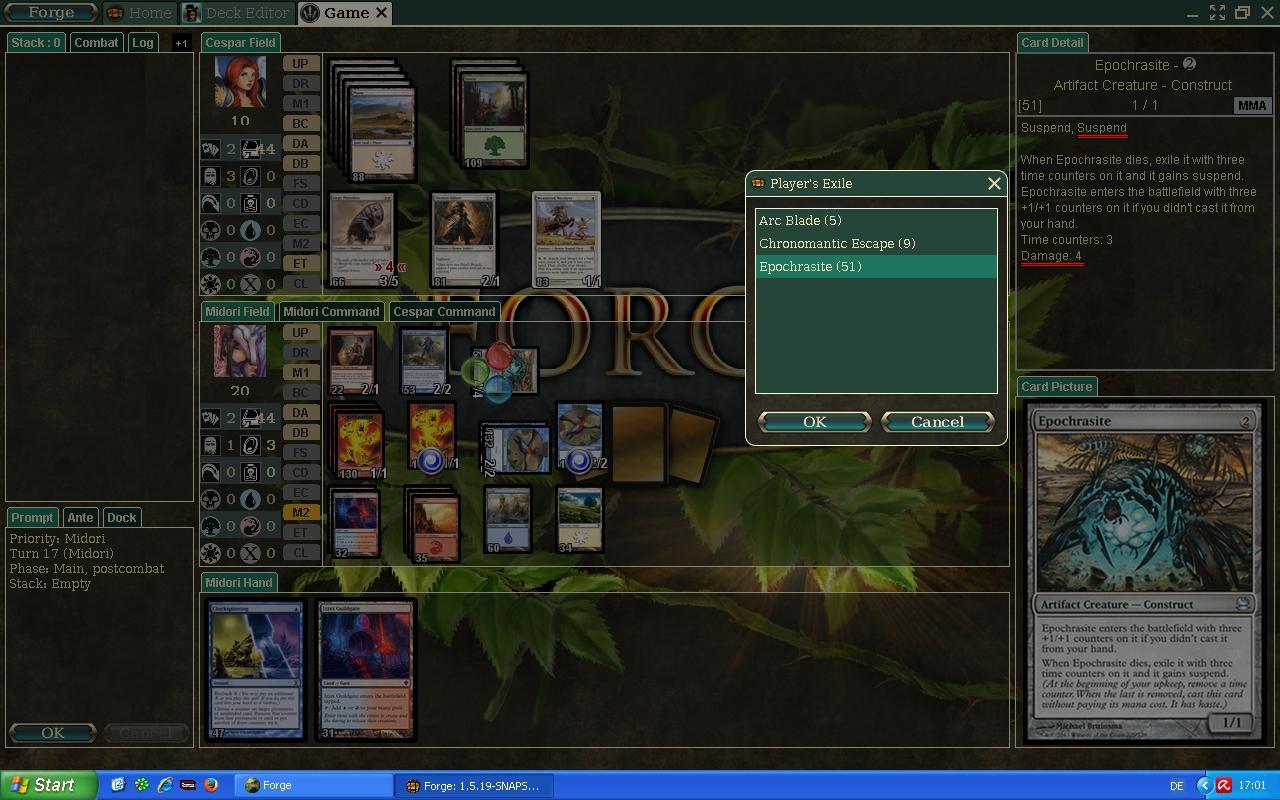Open the Cespar Command tab
Screen dimensions: 1280x800
[x=444, y=311]
